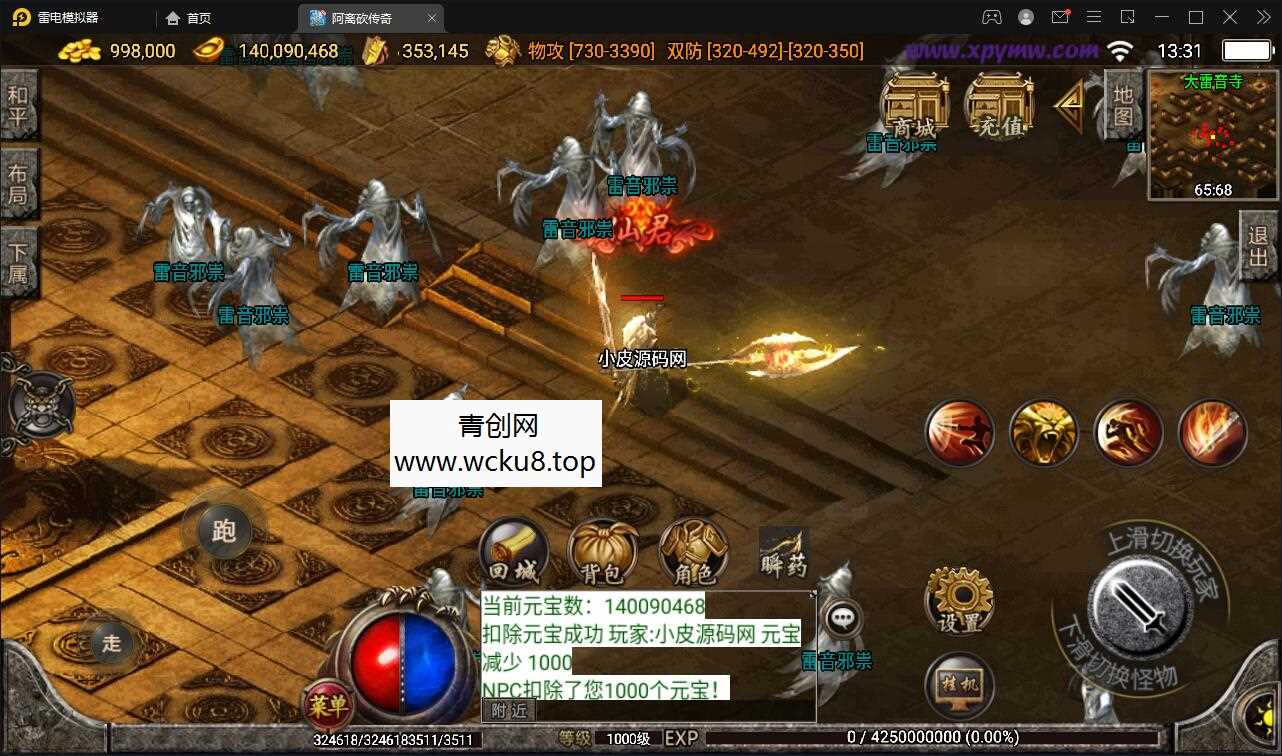
Task: Toggle 走 walking movement mode
Action: point(110,644)
